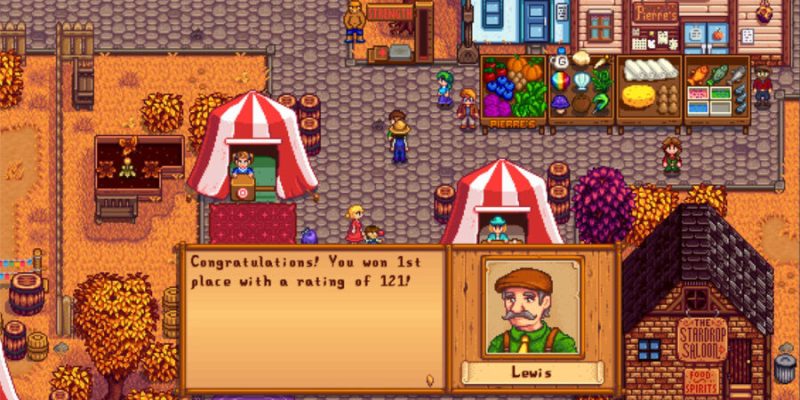Click the small dialogue advance arrow

click(429, 380)
